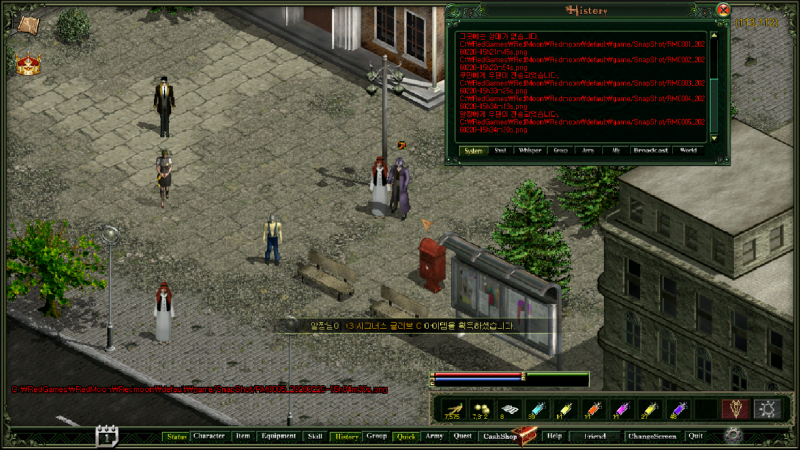Select the red emblem icon beside the hotbar

click(735, 408)
